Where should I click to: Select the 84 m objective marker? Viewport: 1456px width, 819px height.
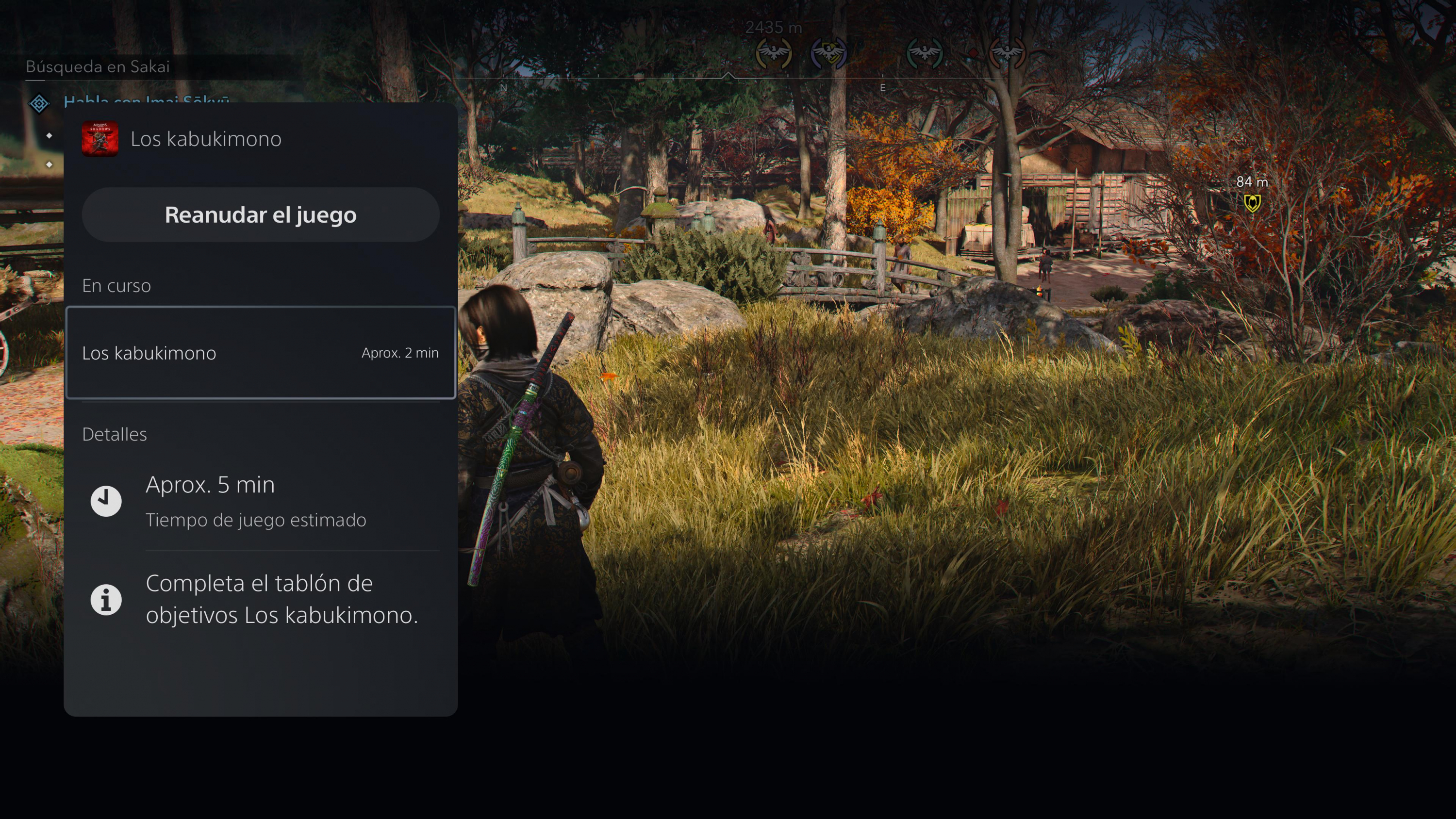(x=1252, y=202)
